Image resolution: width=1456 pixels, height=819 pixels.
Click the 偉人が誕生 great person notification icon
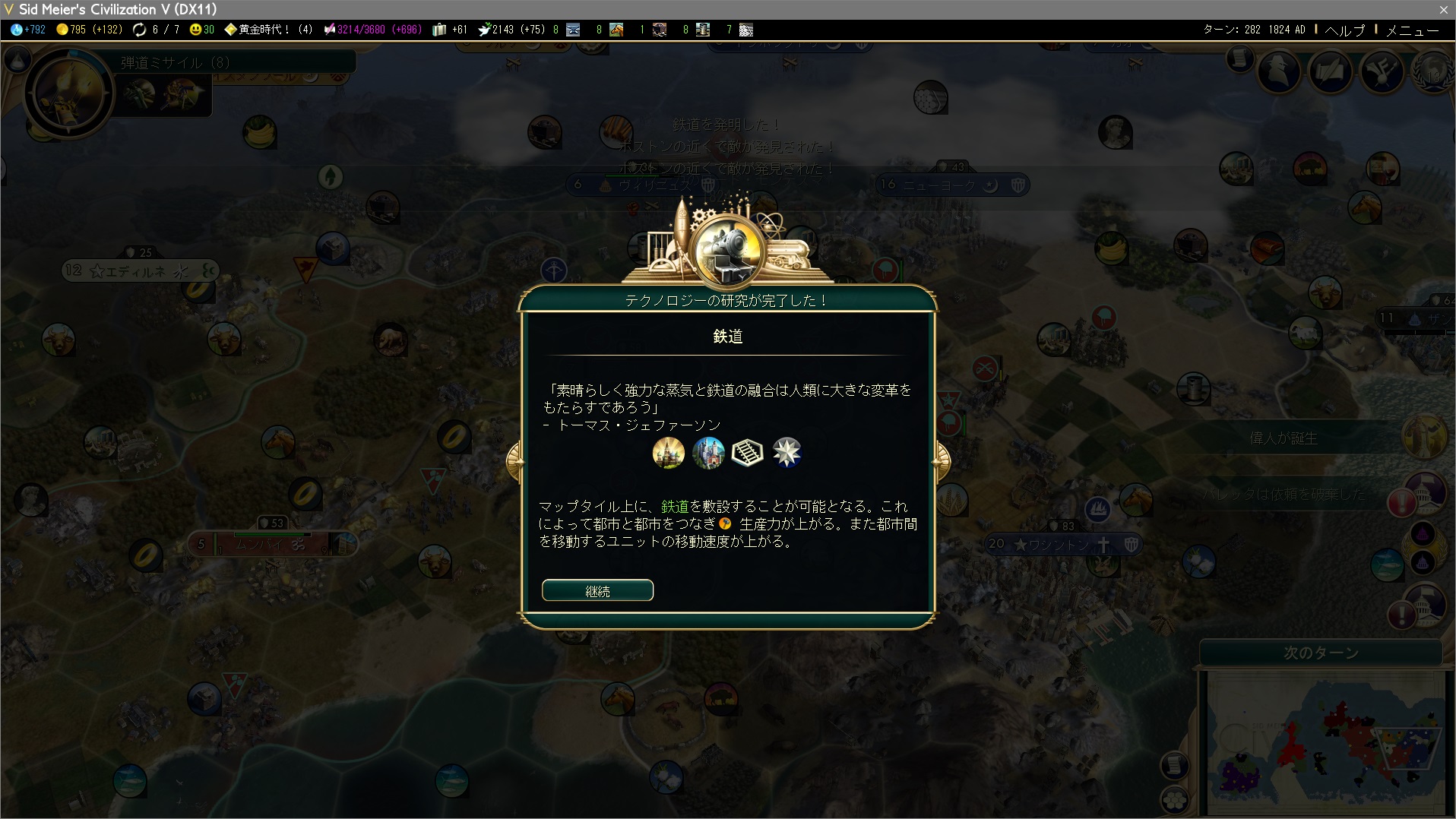click(x=1424, y=437)
